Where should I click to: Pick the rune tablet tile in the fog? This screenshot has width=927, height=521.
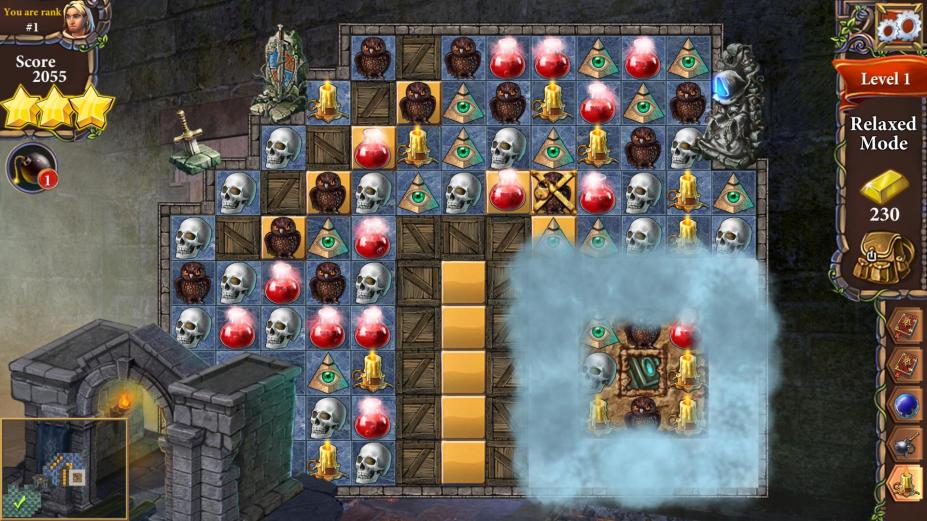tap(640, 370)
